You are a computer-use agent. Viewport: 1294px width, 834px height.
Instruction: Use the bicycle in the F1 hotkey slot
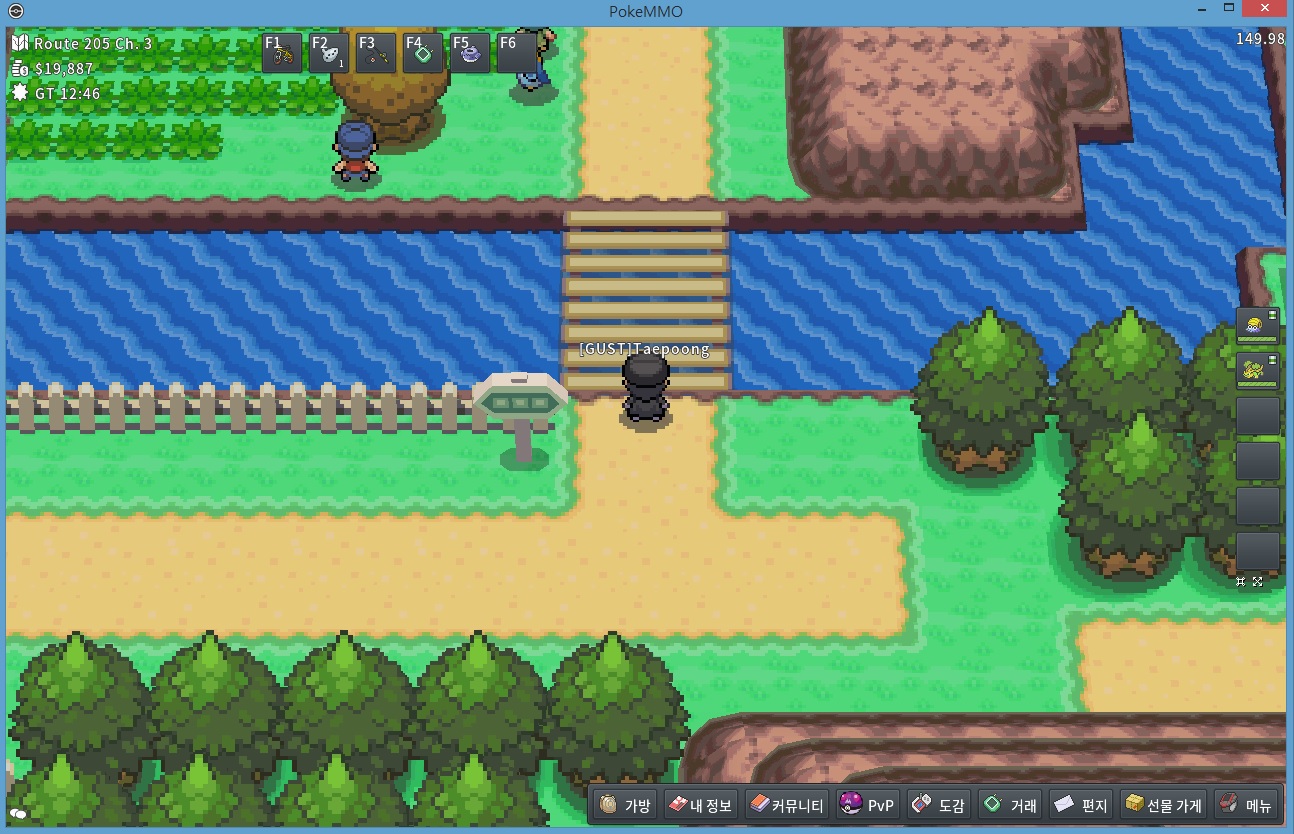point(282,52)
